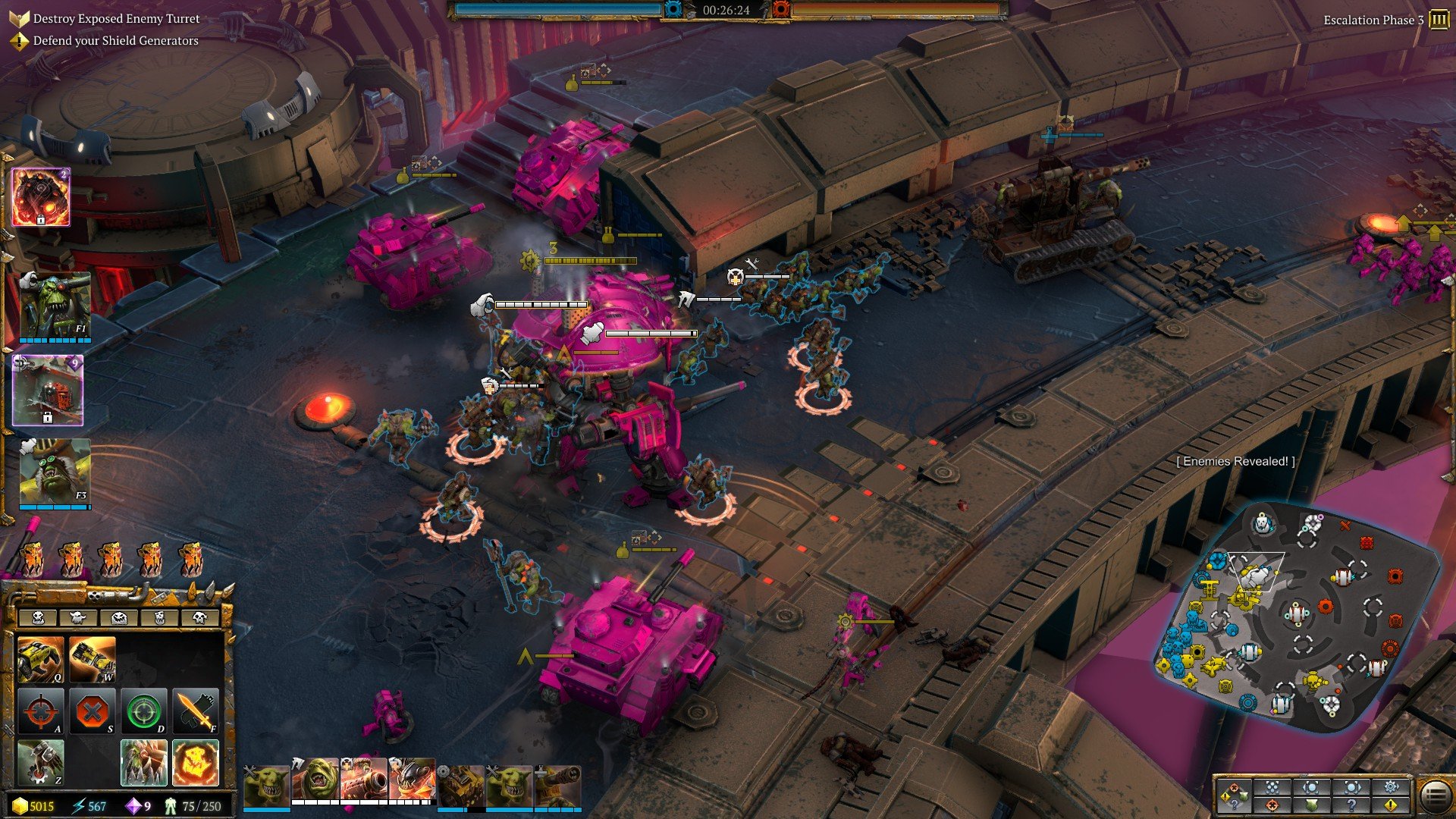Activate the yellow gauntlet punch ability W

92,660
